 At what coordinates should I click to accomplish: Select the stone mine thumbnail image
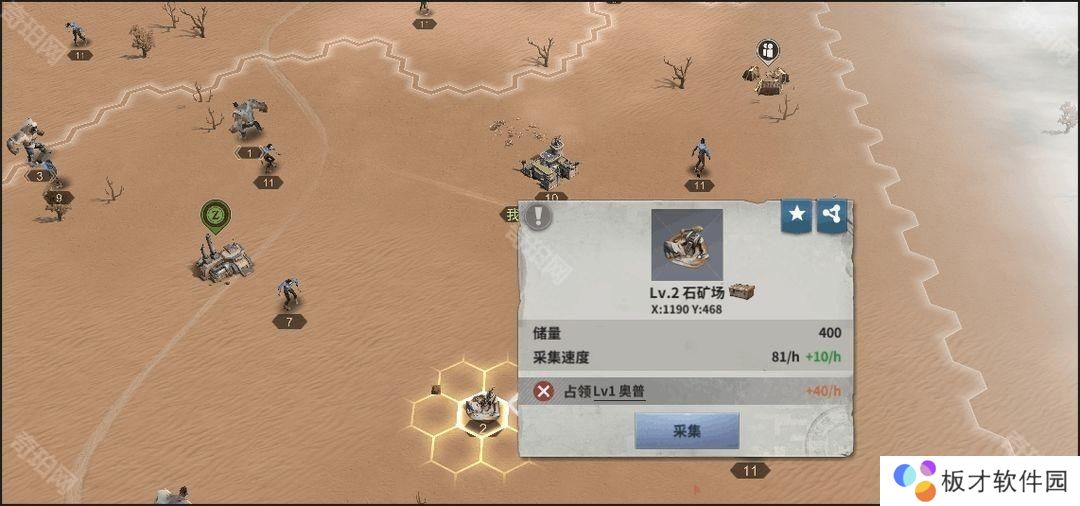(x=686, y=245)
